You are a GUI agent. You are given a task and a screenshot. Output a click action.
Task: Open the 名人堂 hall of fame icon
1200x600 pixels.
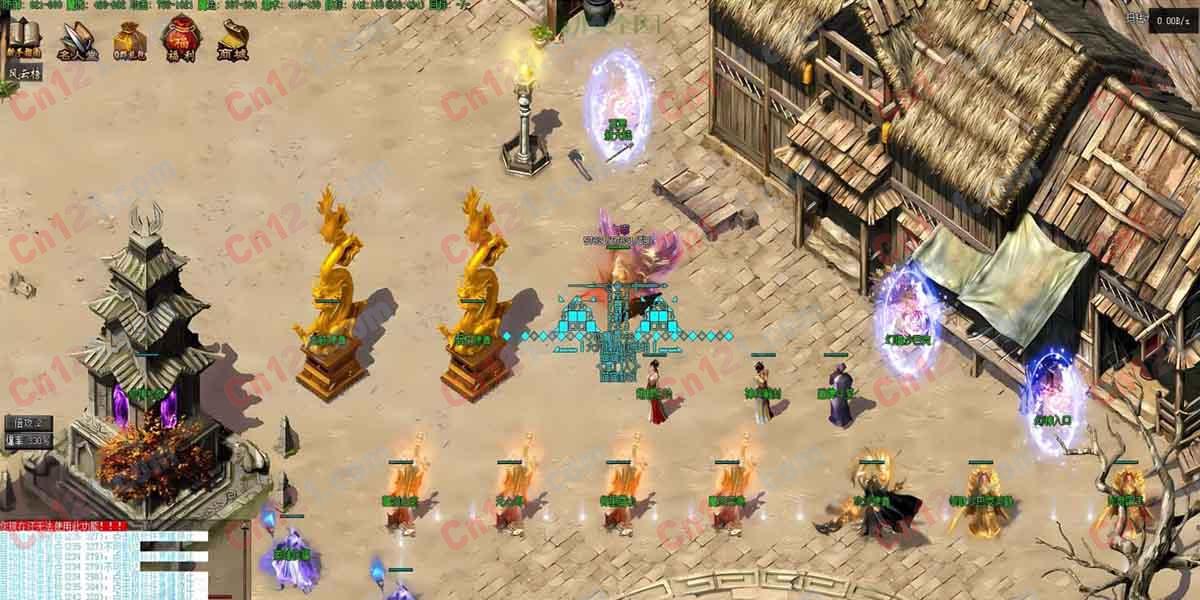click(x=76, y=41)
